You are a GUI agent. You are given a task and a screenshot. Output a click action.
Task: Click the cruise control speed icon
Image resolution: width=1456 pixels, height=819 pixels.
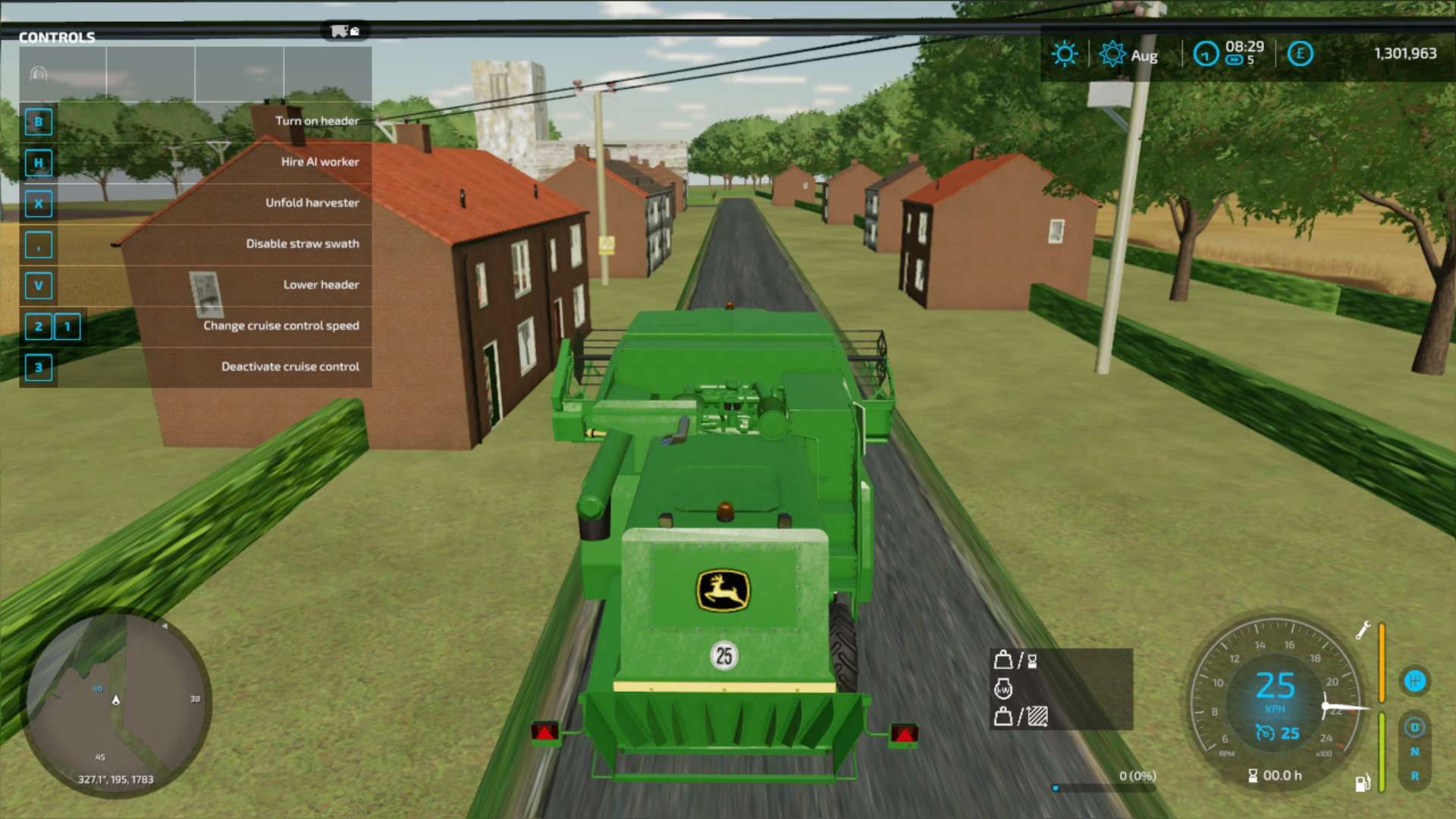1265,733
